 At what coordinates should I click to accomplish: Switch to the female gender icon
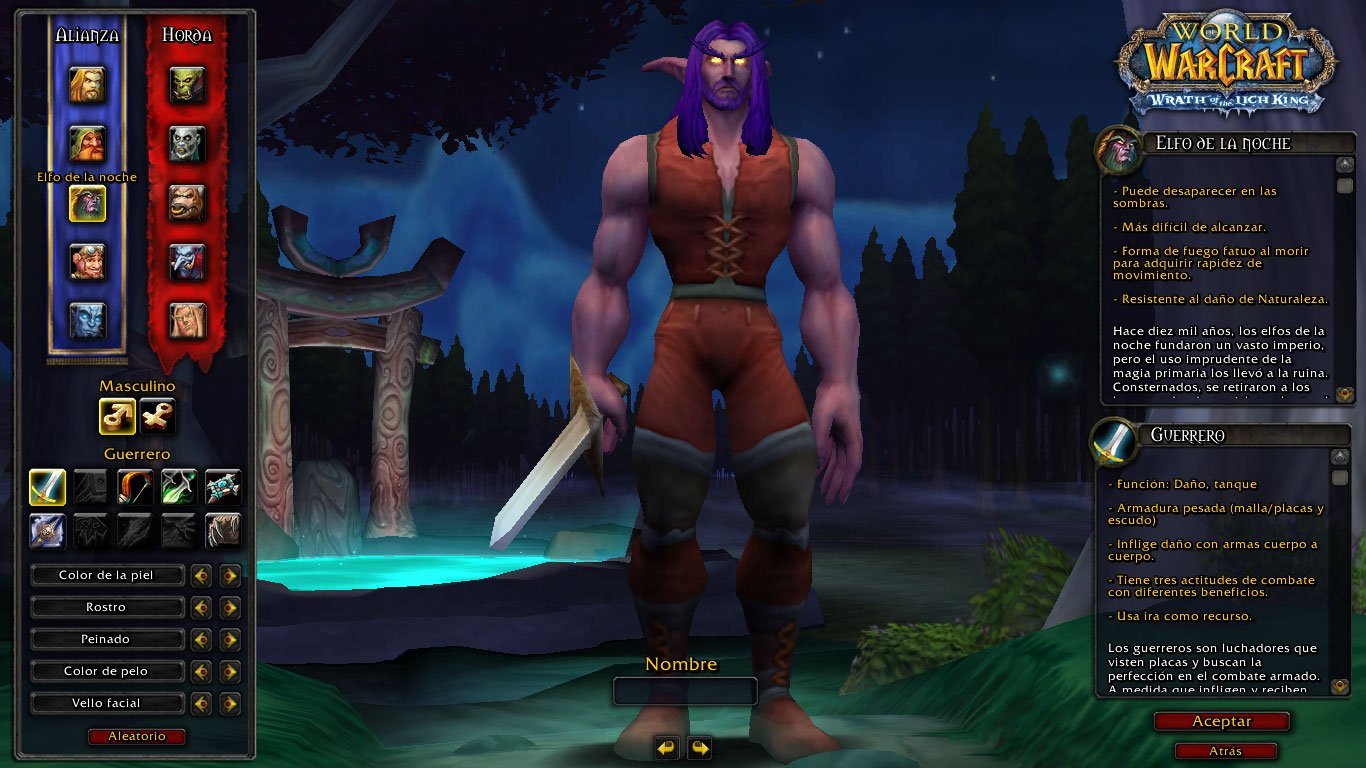tap(157, 416)
